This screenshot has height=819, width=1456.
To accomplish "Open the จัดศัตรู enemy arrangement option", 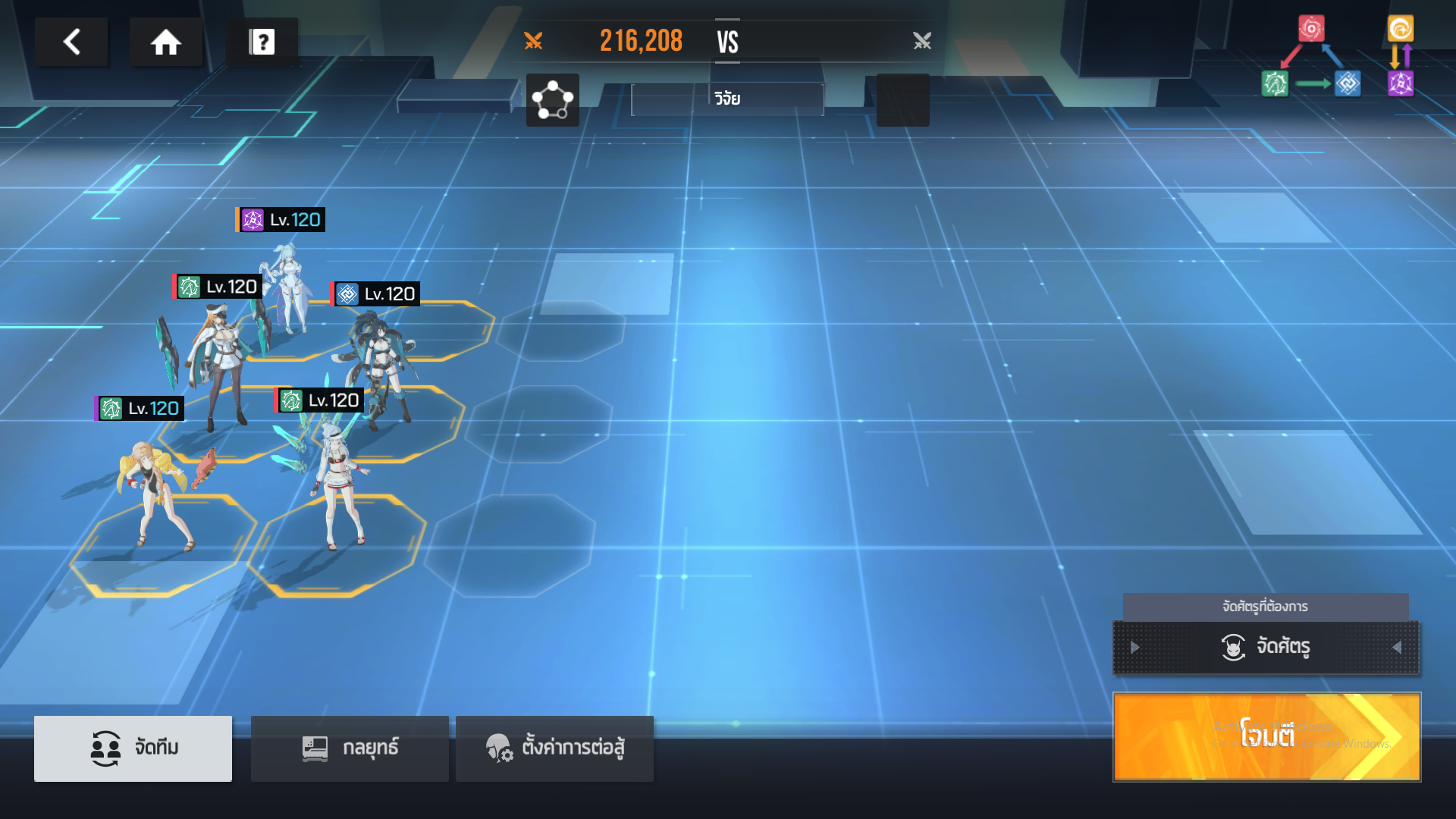I will click(1266, 647).
